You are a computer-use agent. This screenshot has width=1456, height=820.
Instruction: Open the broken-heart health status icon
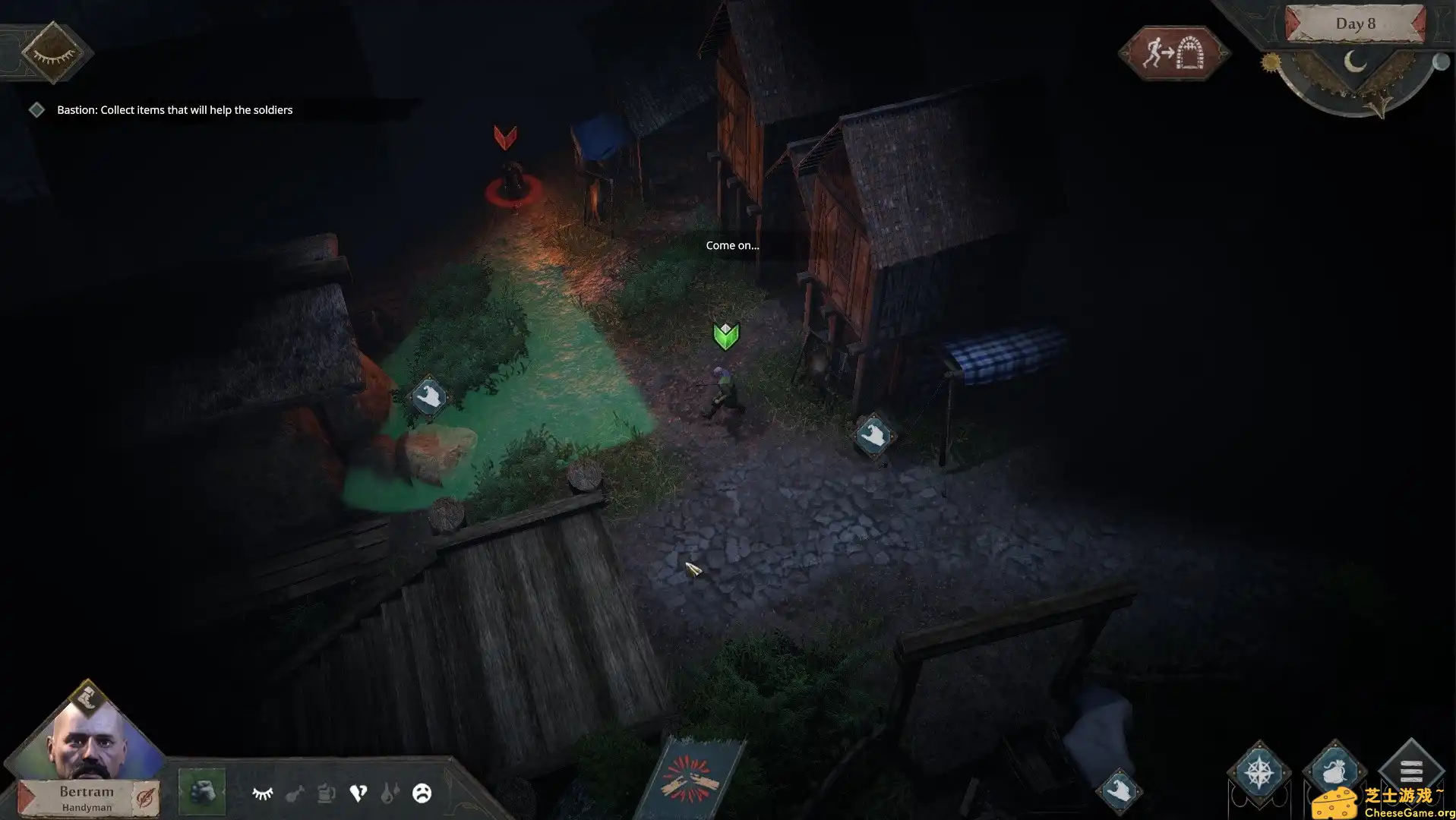[x=358, y=792]
